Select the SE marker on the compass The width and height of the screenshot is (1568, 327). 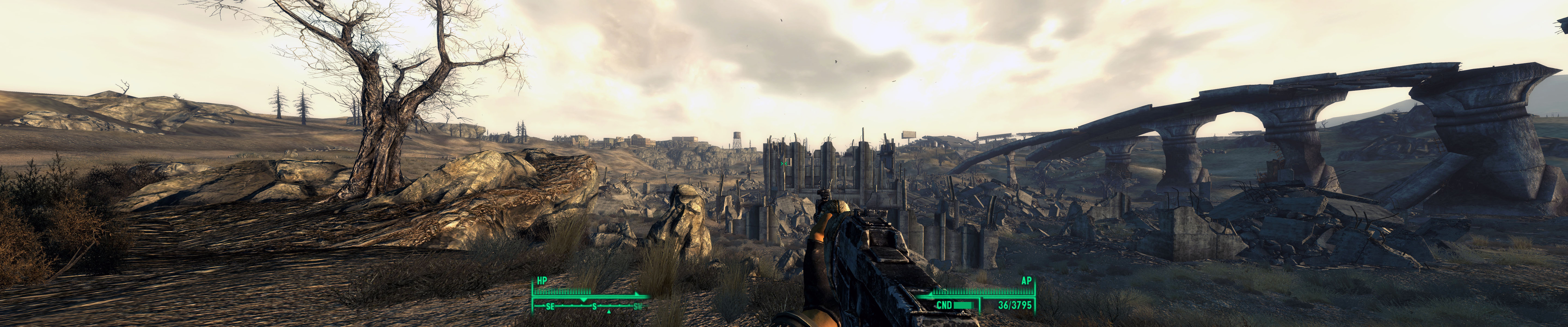(x=550, y=306)
